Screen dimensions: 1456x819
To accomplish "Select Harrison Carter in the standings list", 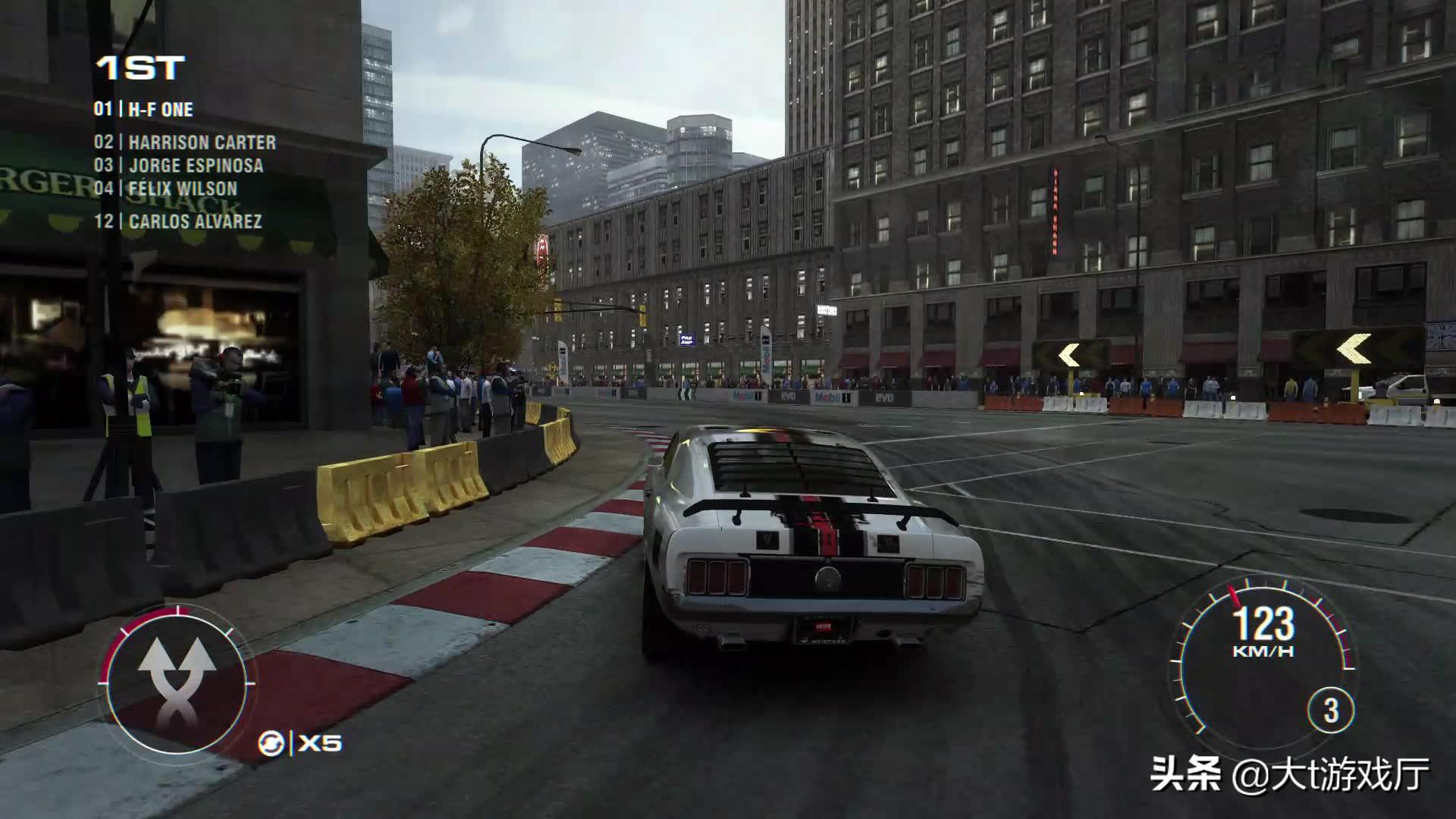I will [186, 143].
